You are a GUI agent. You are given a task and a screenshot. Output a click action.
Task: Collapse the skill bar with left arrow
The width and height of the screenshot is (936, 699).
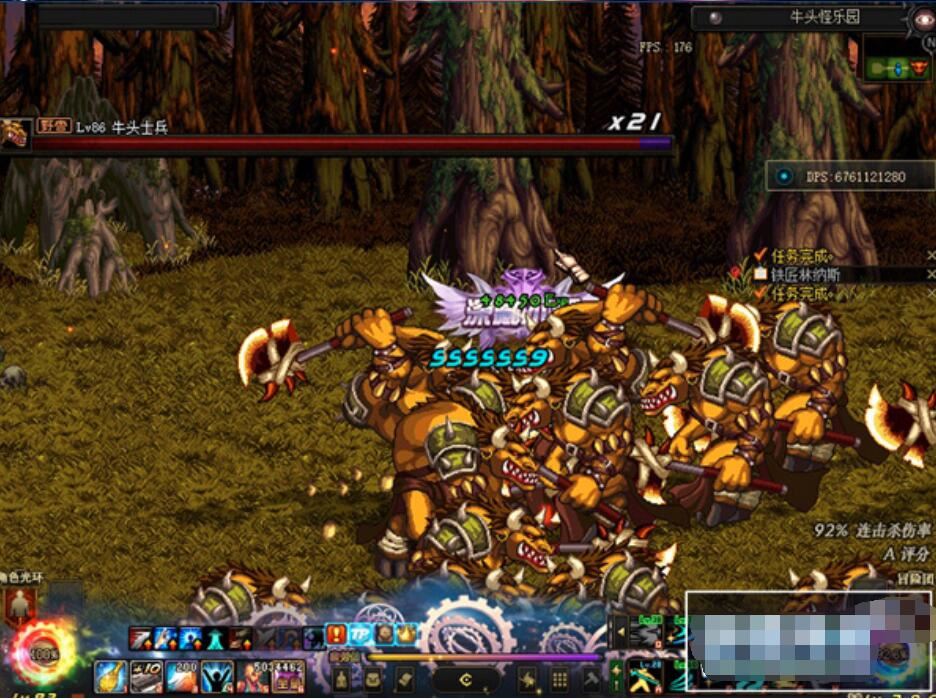[619, 634]
